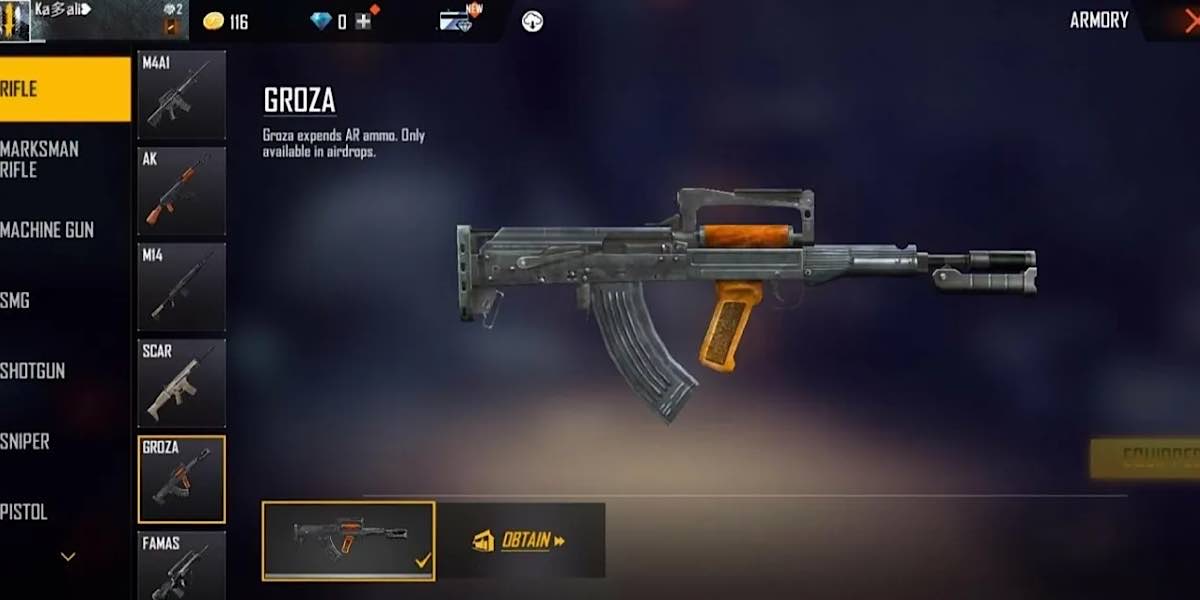Open the new card pass icon
Screen dimensions: 1200x600
pos(456,21)
